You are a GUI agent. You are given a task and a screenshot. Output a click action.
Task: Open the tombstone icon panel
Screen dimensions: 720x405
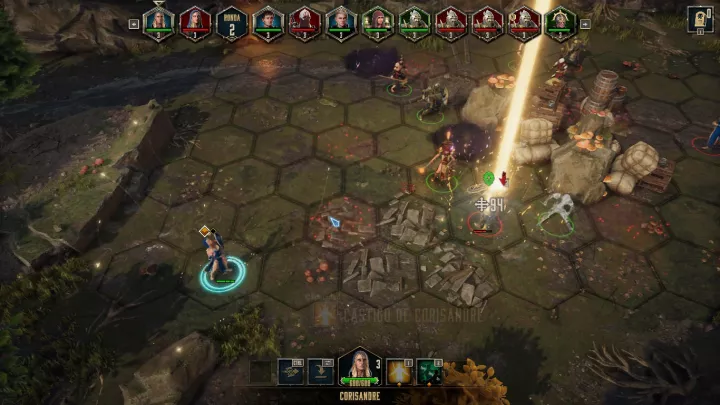[699, 18]
